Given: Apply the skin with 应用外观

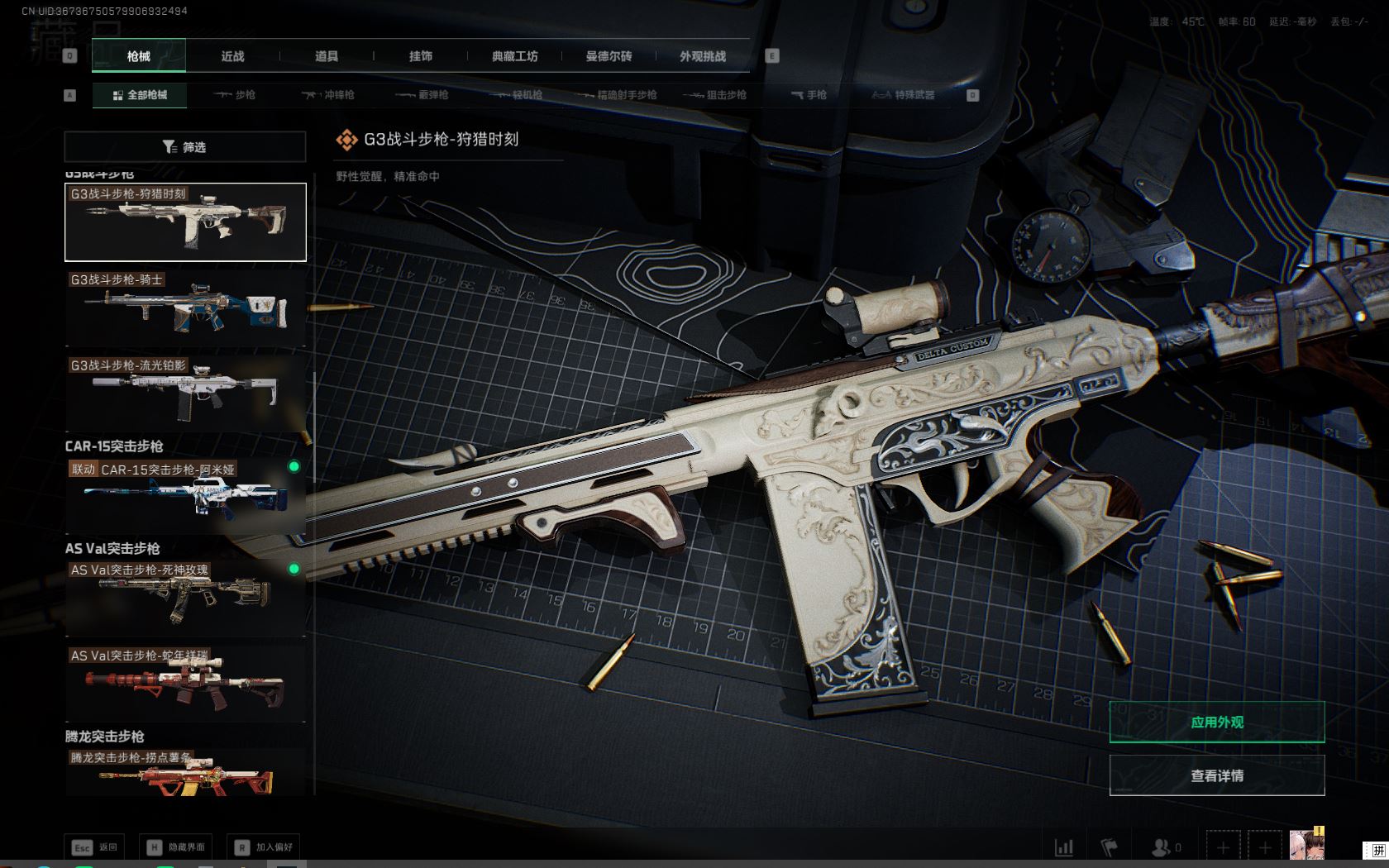Looking at the screenshot, I should coord(1216,723).
